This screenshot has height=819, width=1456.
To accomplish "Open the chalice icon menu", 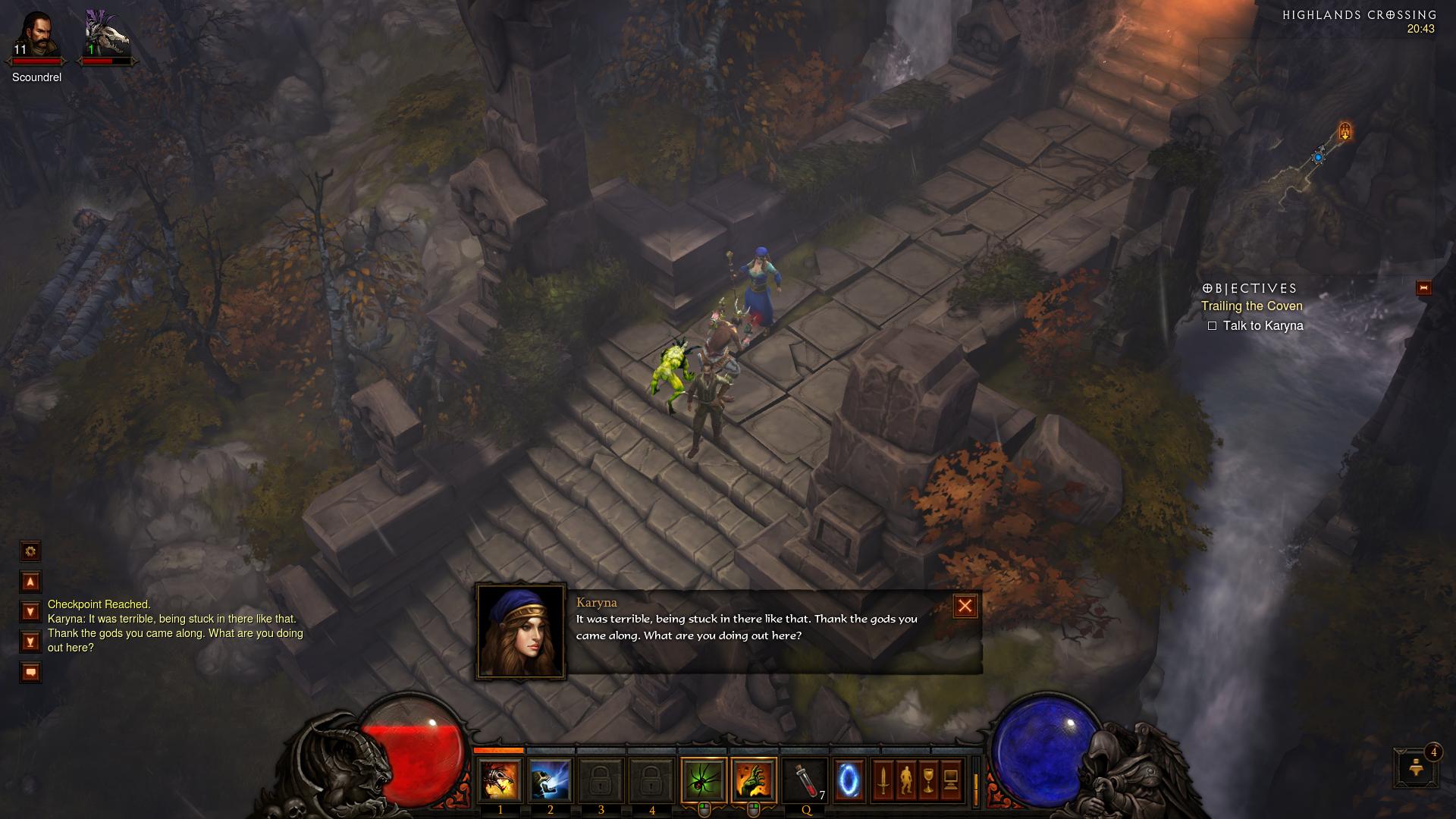I will pos(928,780).
